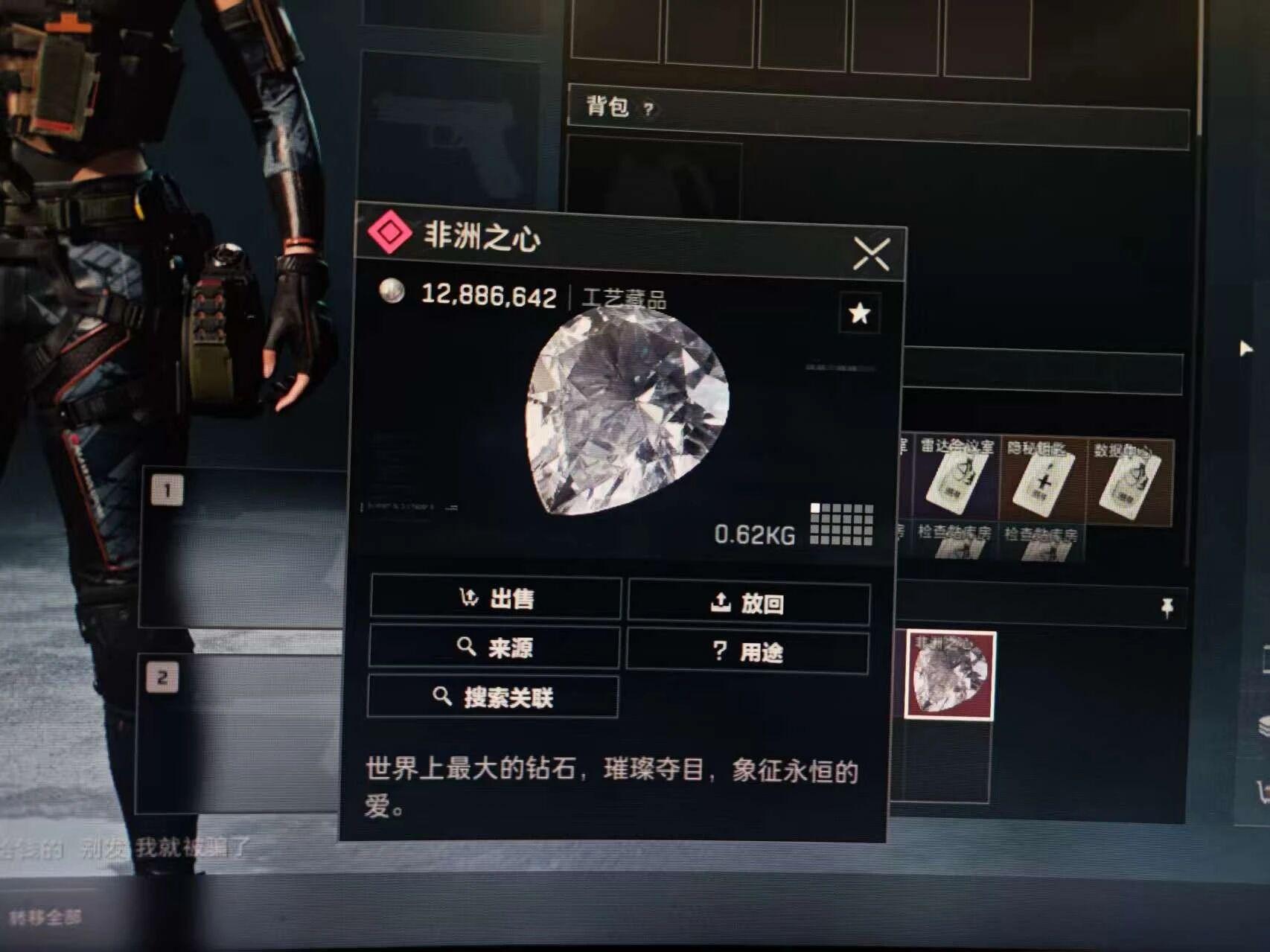The width and height of the screenshot is (1270, 952).
Task: Search related items with 搜索关联
Action: click(493, 697)
